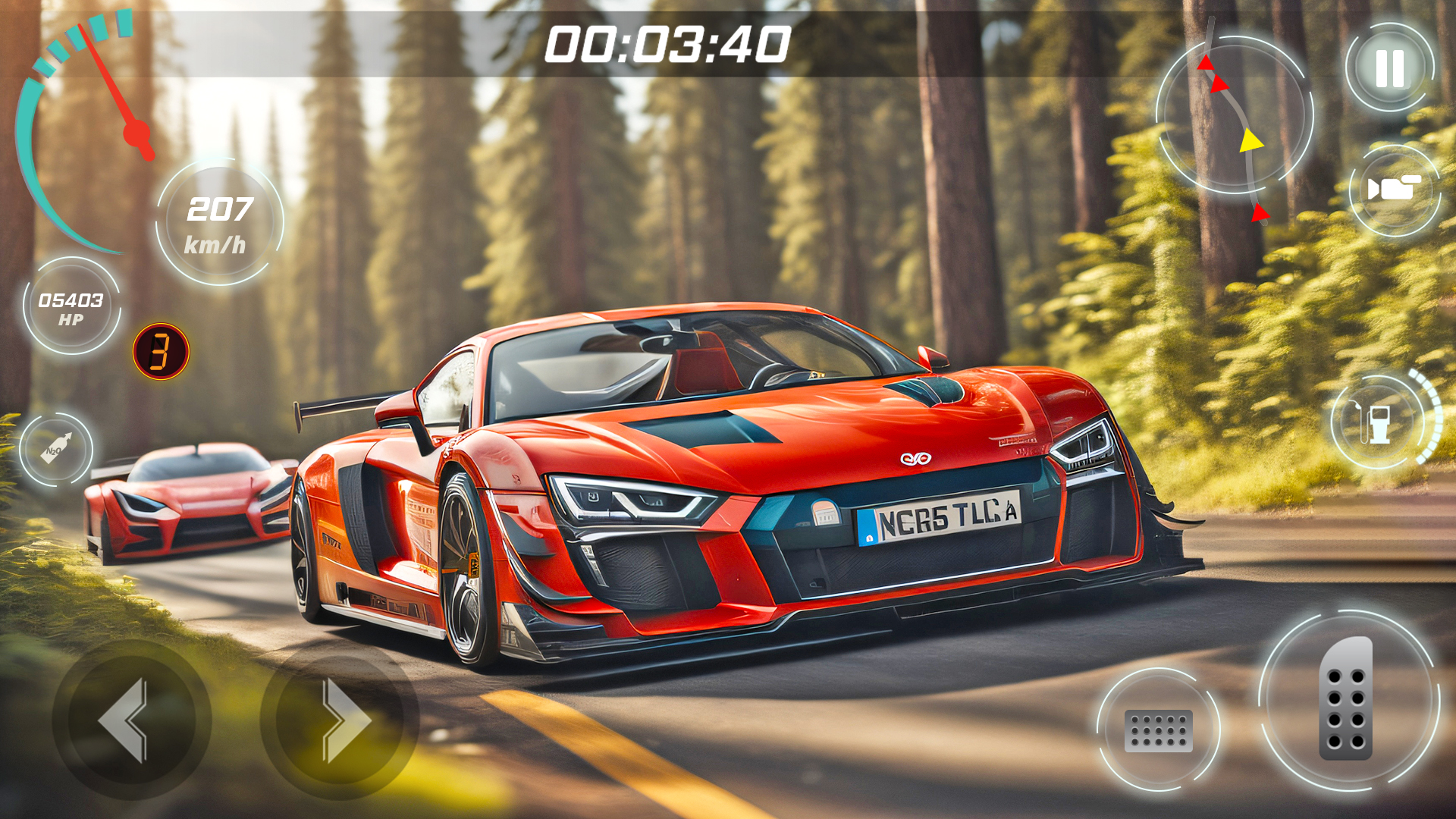
Task: Open the race timer display
Action: 666,45
